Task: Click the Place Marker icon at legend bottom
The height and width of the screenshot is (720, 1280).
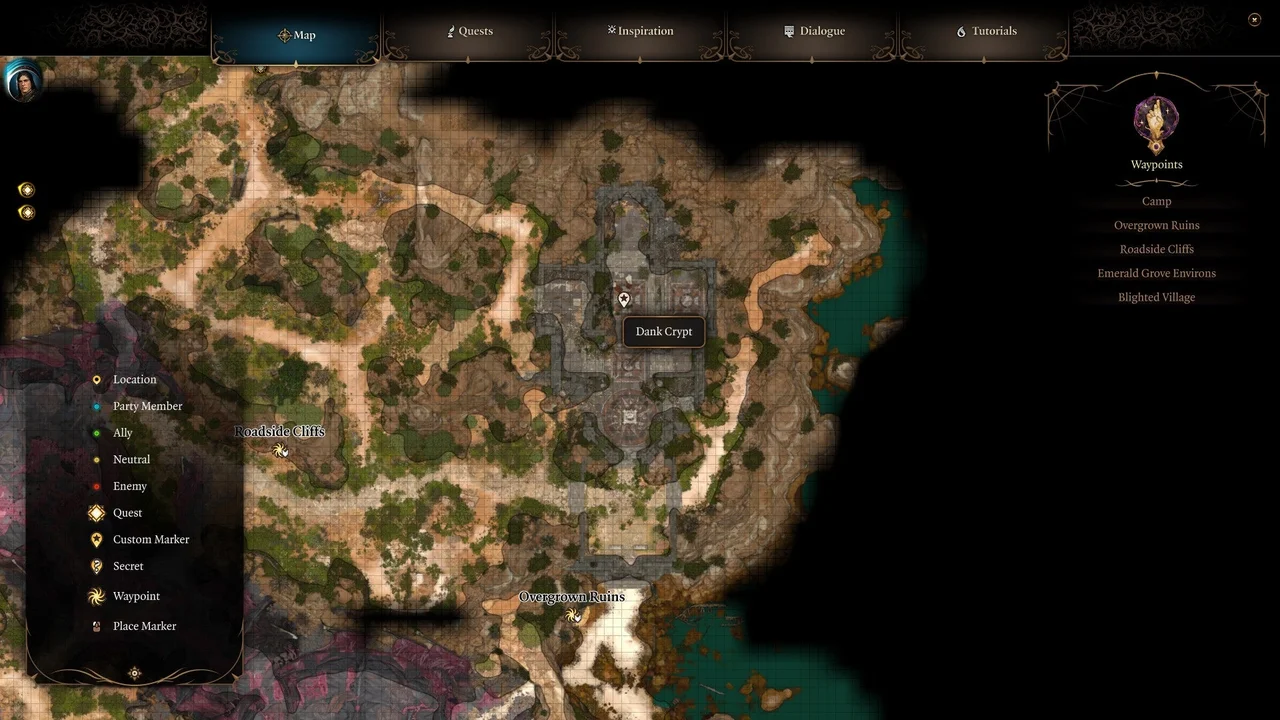Action: (x=95, y=626)
